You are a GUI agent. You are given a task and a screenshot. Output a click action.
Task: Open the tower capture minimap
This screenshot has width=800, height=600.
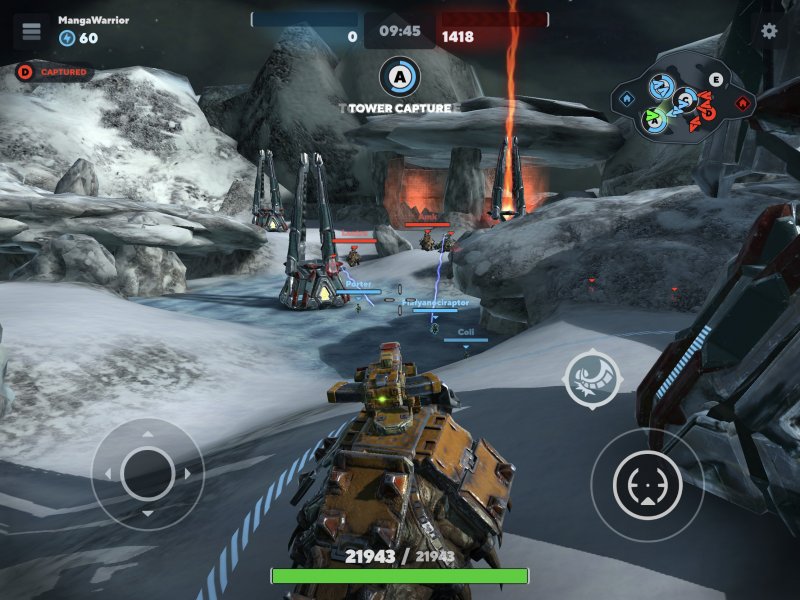(685, 99)
